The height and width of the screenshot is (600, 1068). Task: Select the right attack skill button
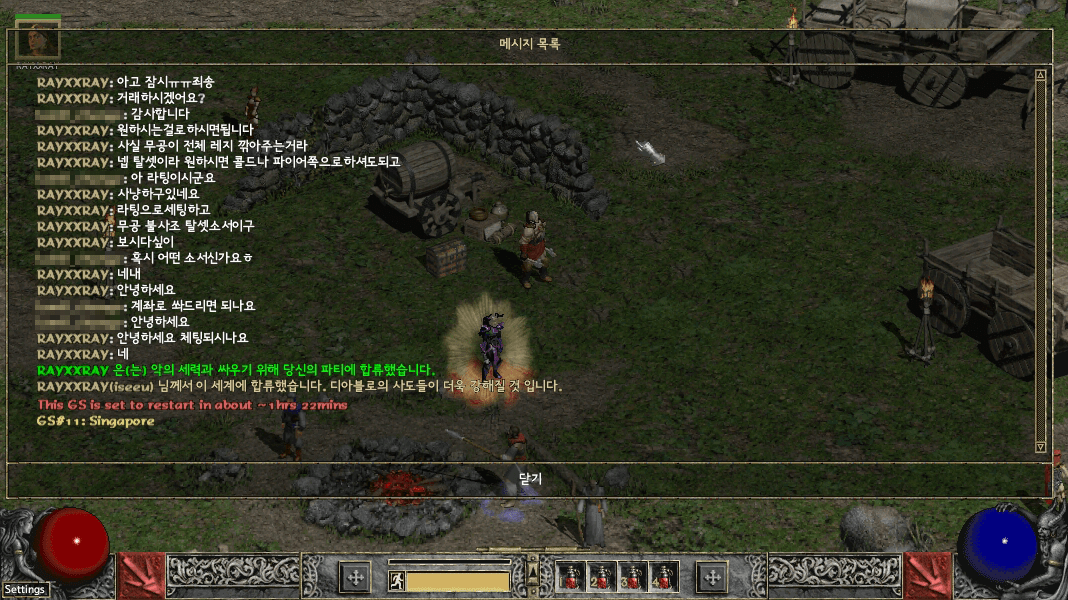pyautogui.click(x=927, y=576)
